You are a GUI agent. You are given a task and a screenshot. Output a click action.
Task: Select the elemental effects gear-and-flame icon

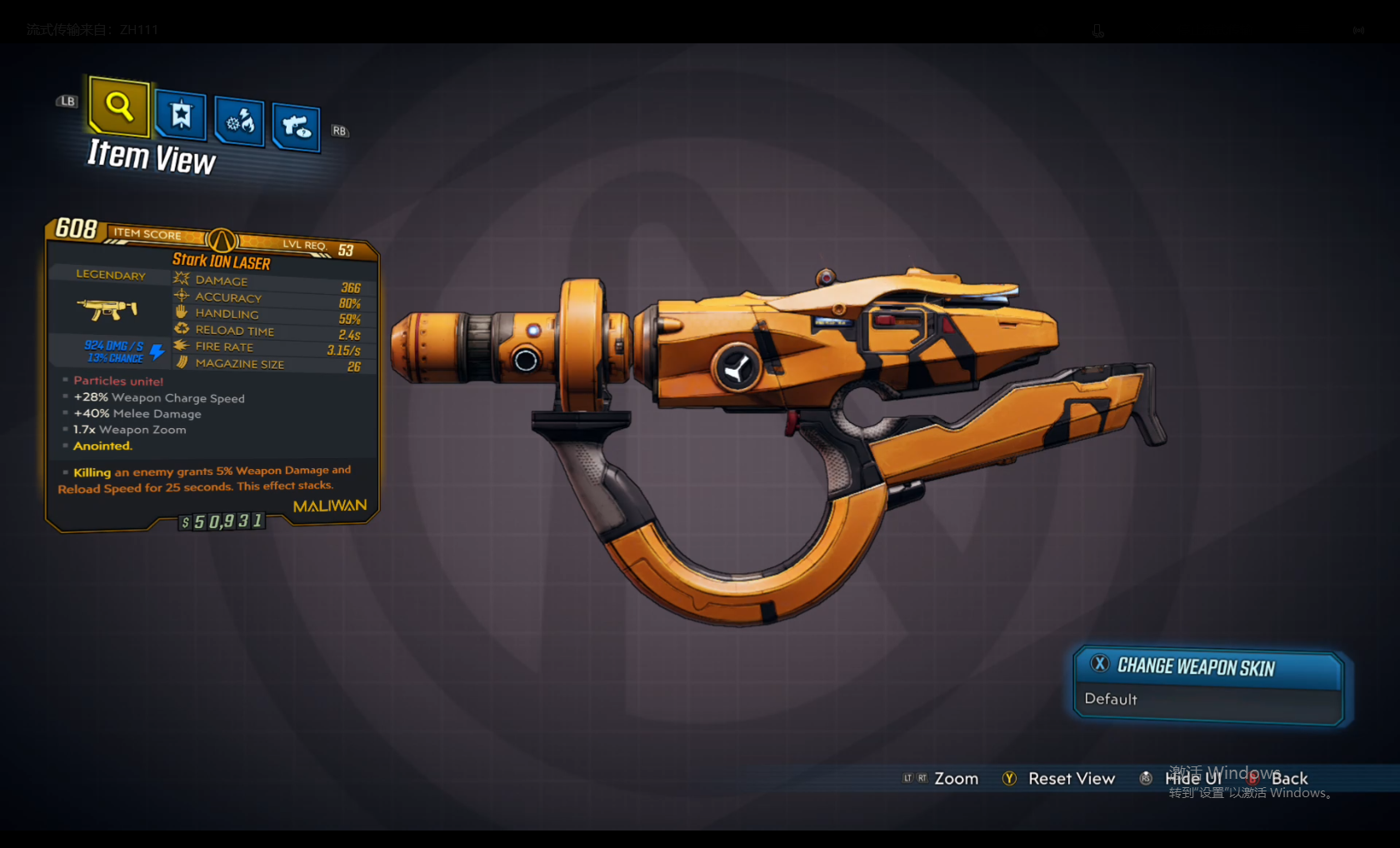pyautogui.click(x=239, y=122)
